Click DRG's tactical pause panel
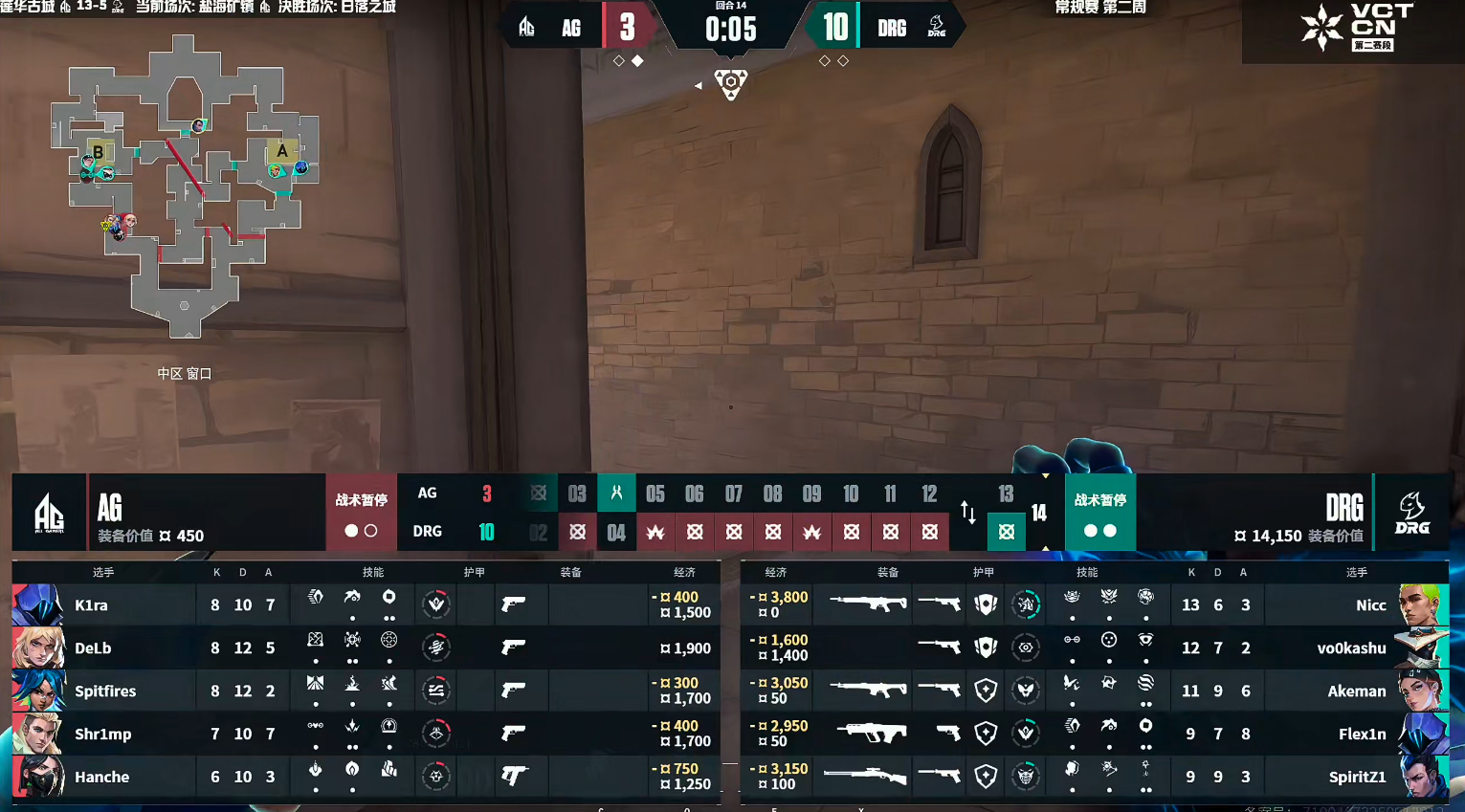 1099,513
